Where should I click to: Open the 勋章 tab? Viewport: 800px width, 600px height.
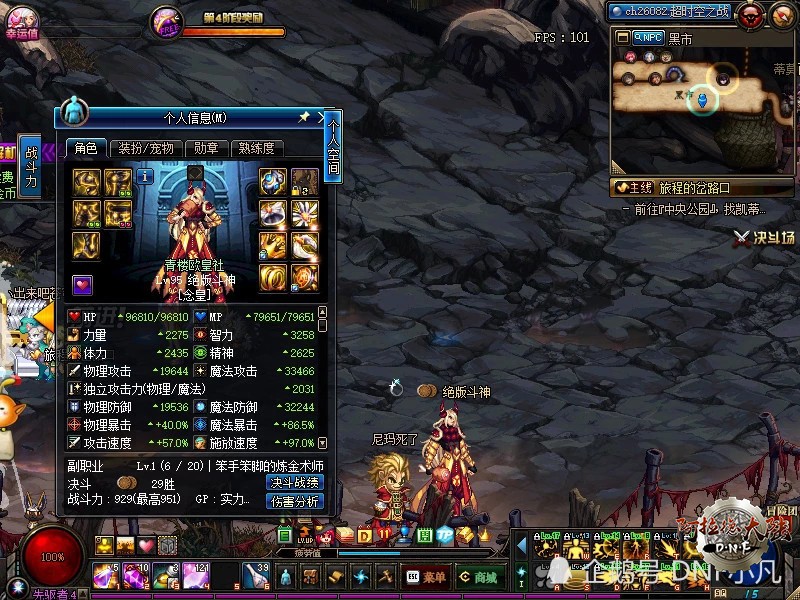[x=206, y=148]
